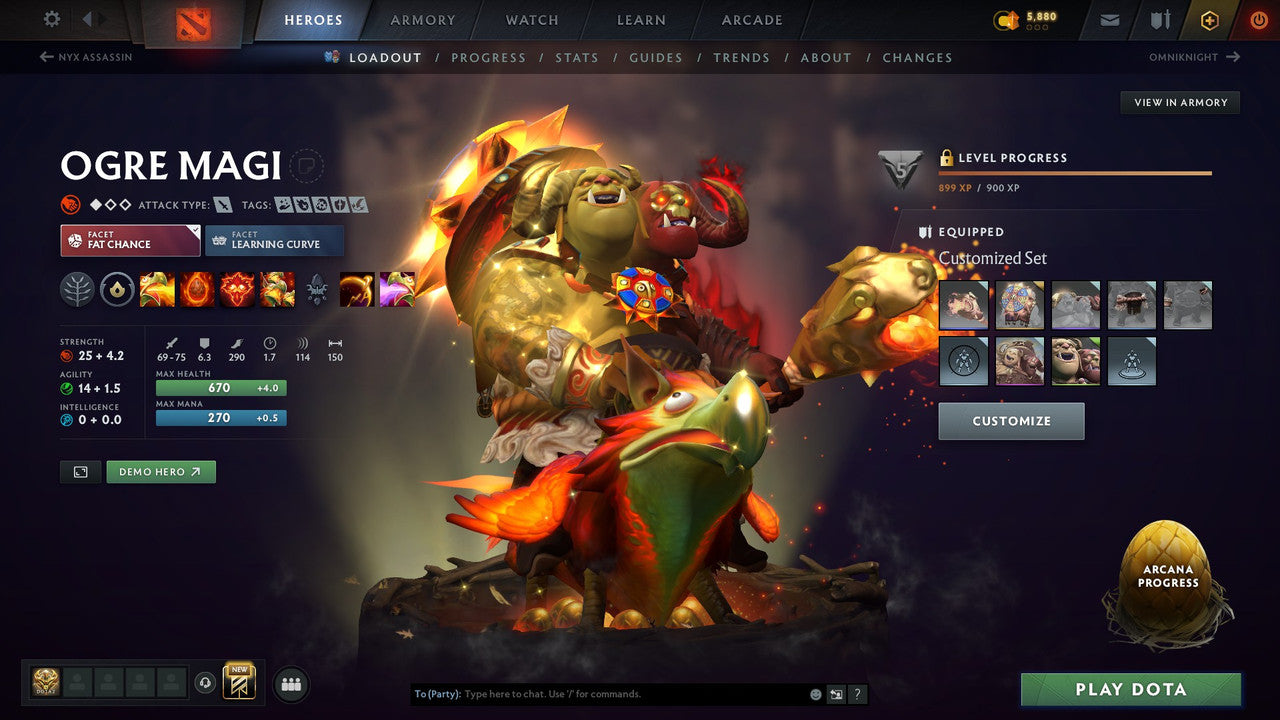Select the innate ability droplet icon
This screenshot has height=720, width=1280.
(117, 289)
